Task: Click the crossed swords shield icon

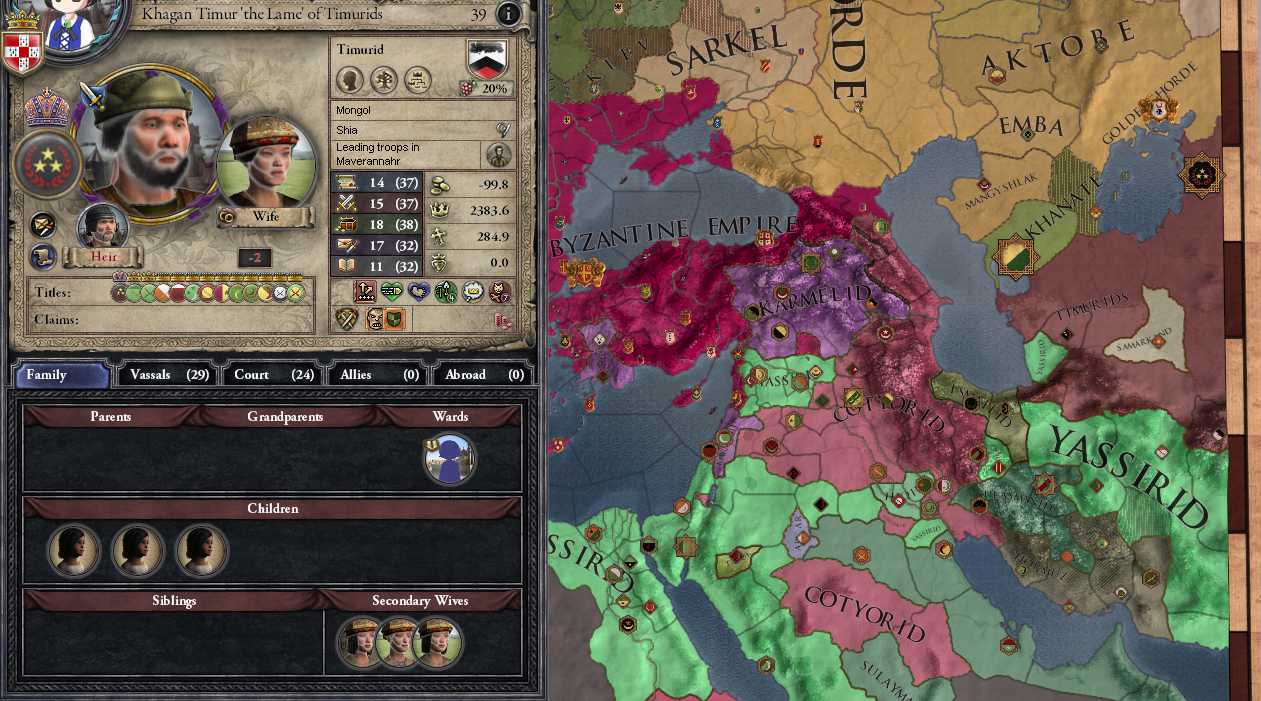Action: pyautogui.click(x=346, y=319)
